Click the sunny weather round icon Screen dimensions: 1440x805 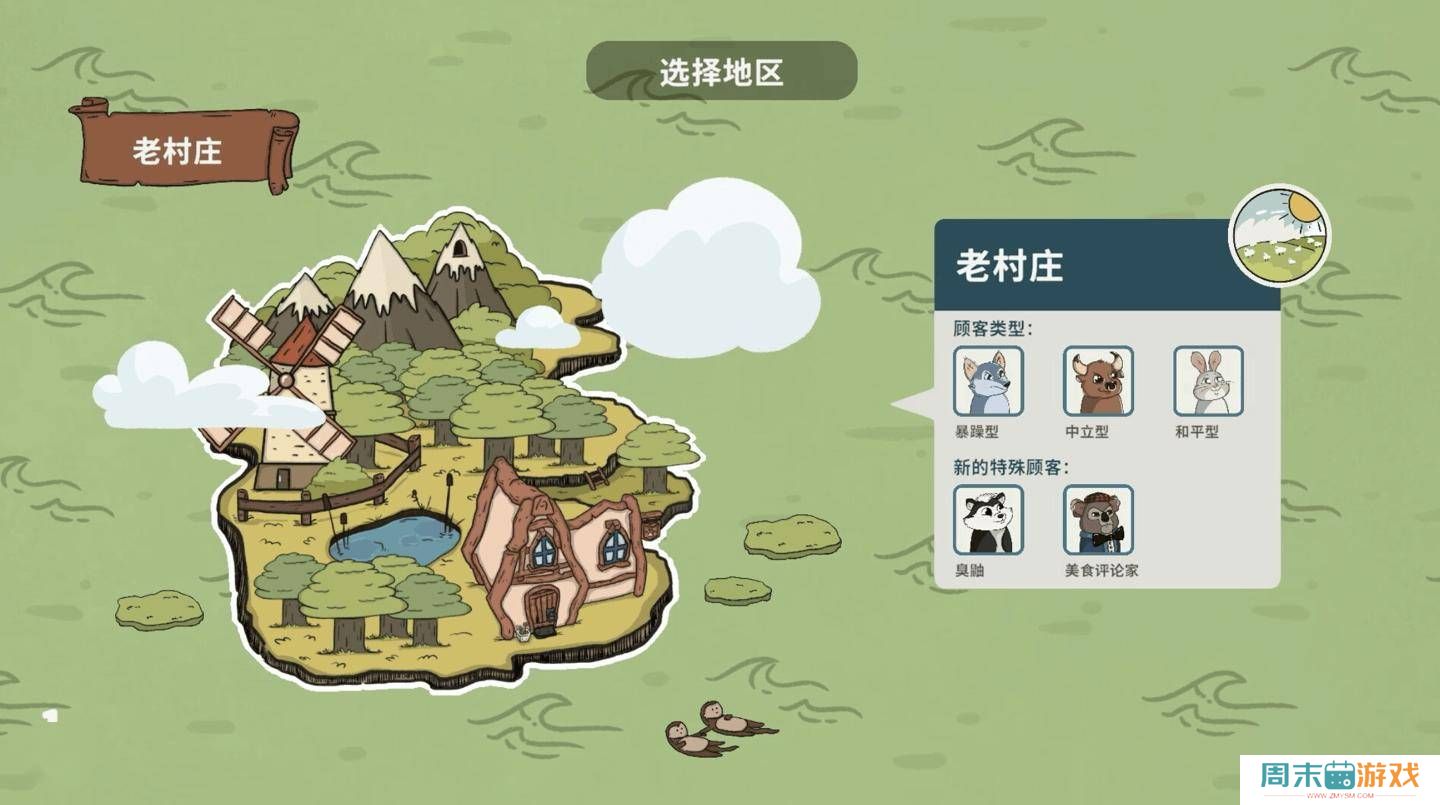1279,234
